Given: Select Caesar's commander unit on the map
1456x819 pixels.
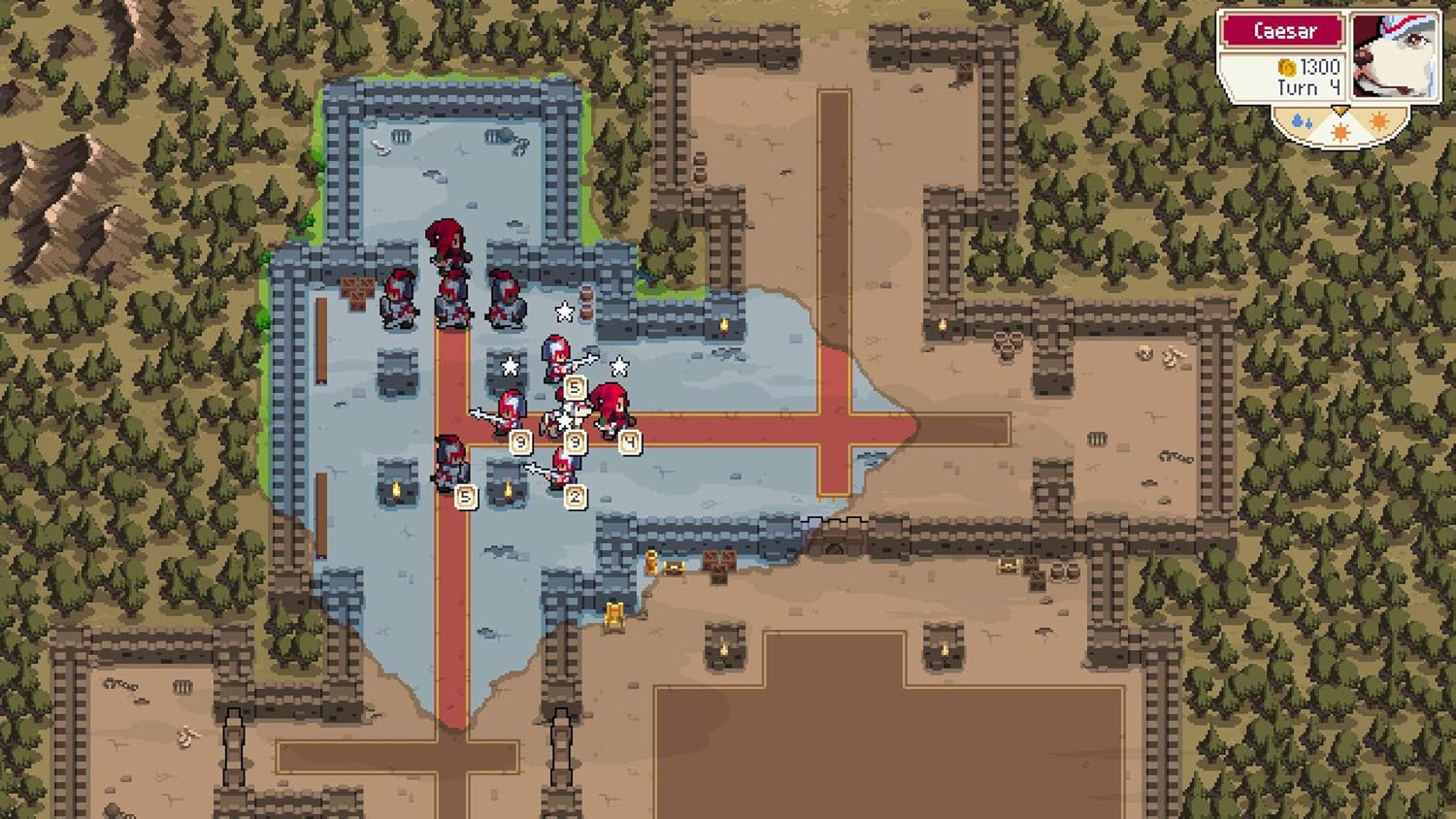Looking at the screenshot, I should click(x=447, y=247).
